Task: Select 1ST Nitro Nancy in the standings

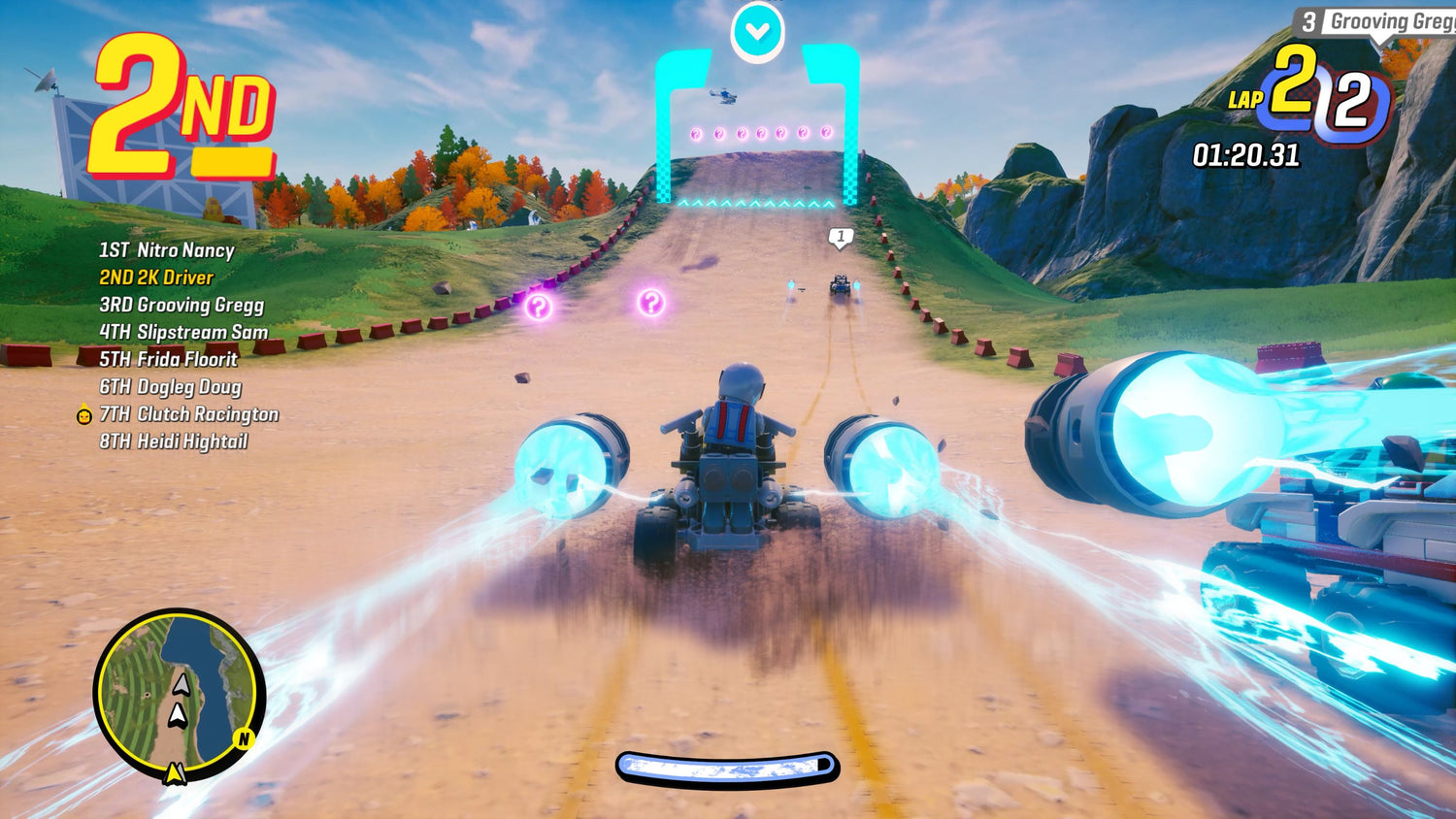Action: pos(165,250)
